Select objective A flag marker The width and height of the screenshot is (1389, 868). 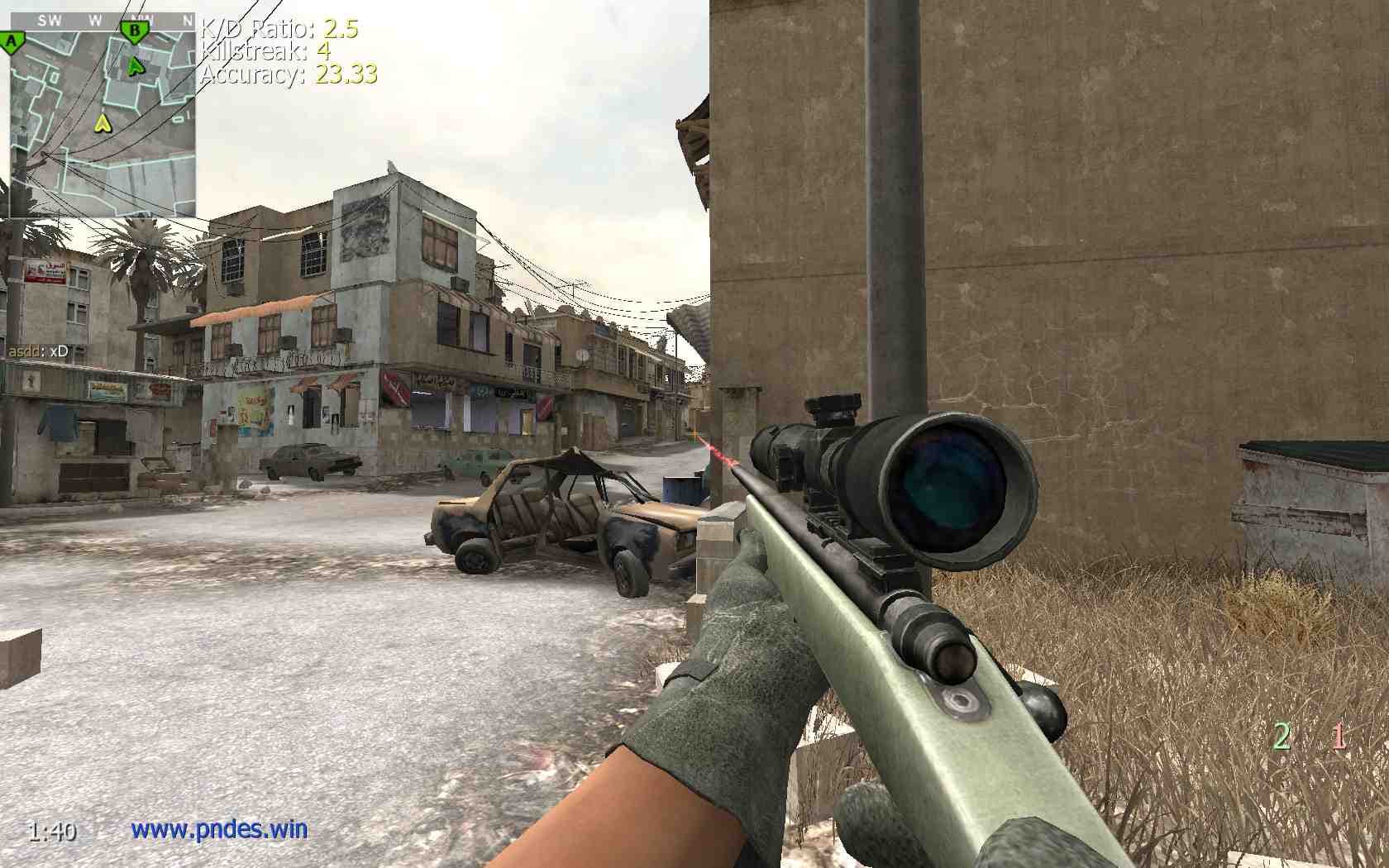[12, 41]
